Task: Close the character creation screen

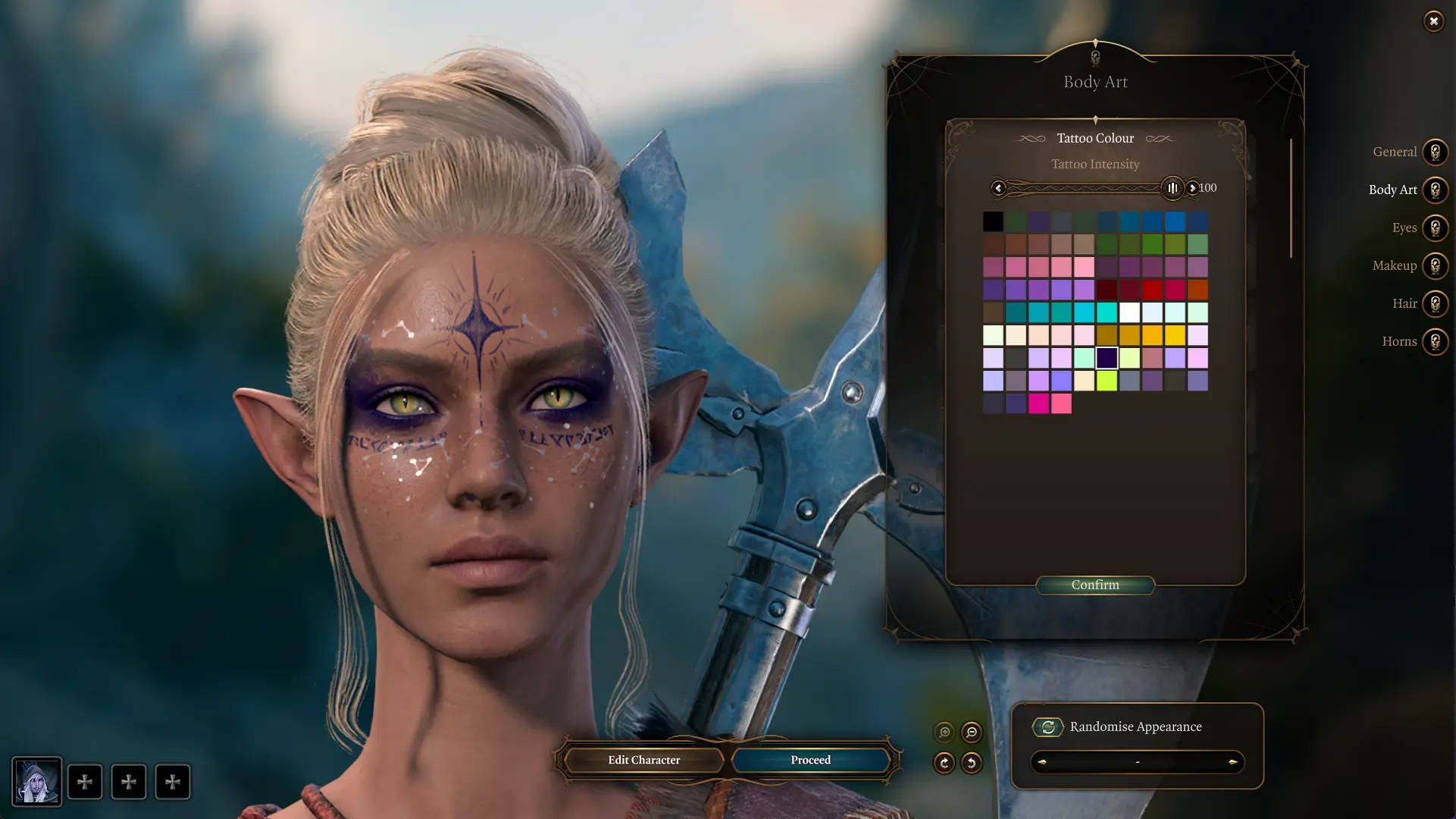Action: pos(1433,21)
